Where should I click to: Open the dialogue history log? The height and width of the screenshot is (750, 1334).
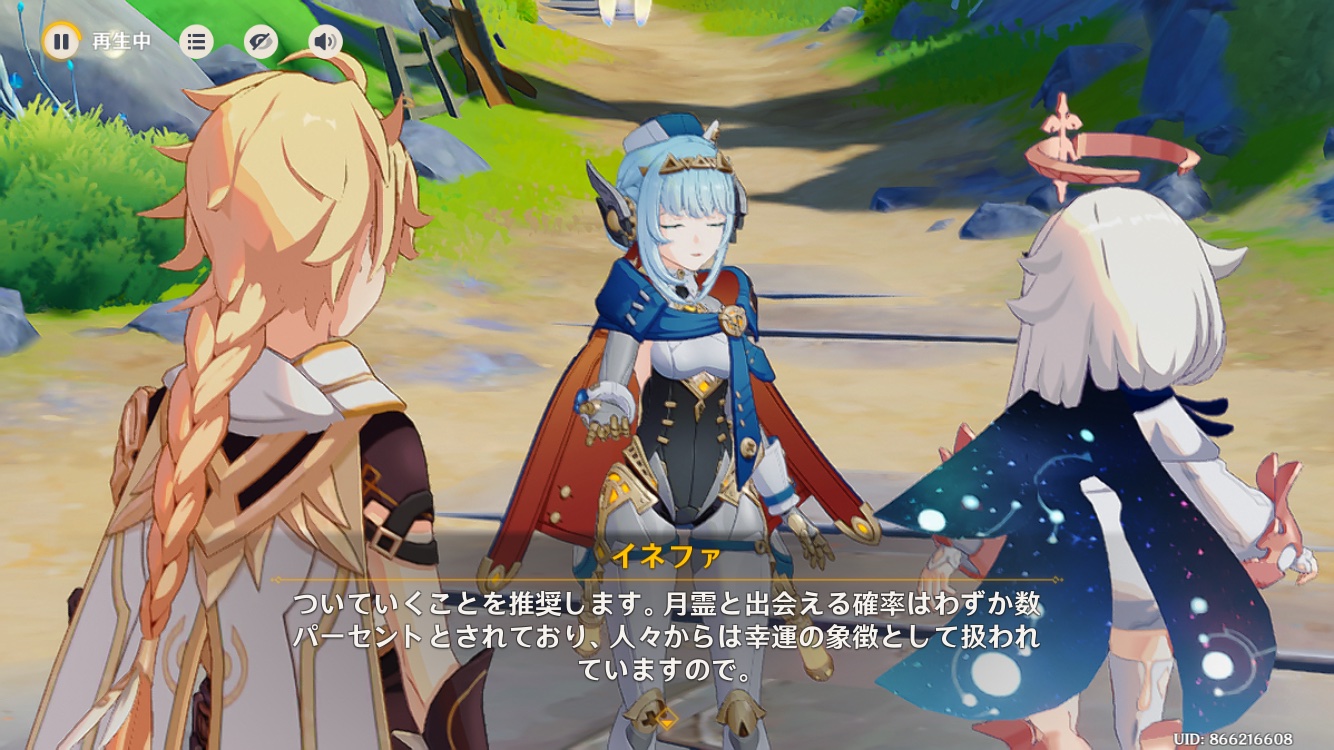coord(196,41)
